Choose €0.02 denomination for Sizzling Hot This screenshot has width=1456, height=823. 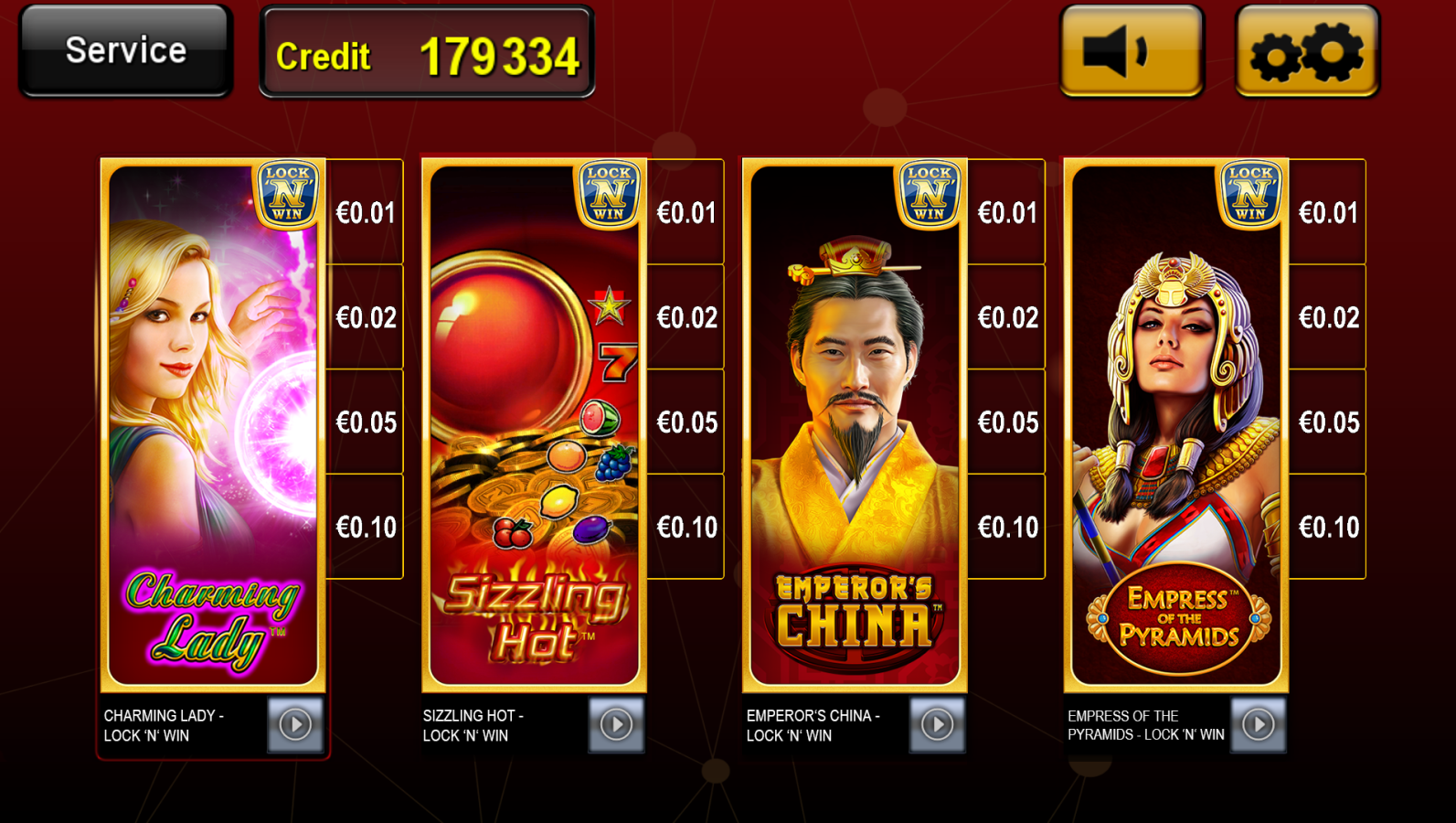point(684,317)
